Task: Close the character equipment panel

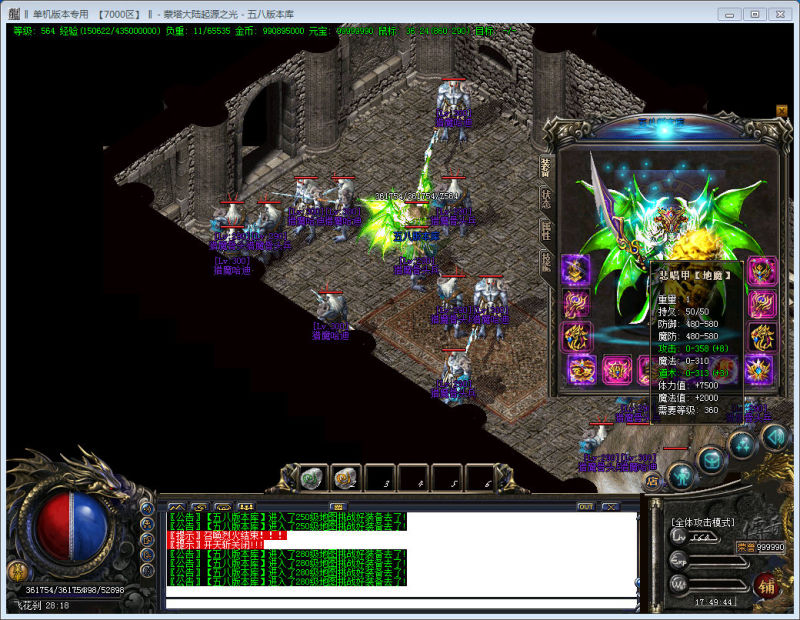Action: (781, 110)
